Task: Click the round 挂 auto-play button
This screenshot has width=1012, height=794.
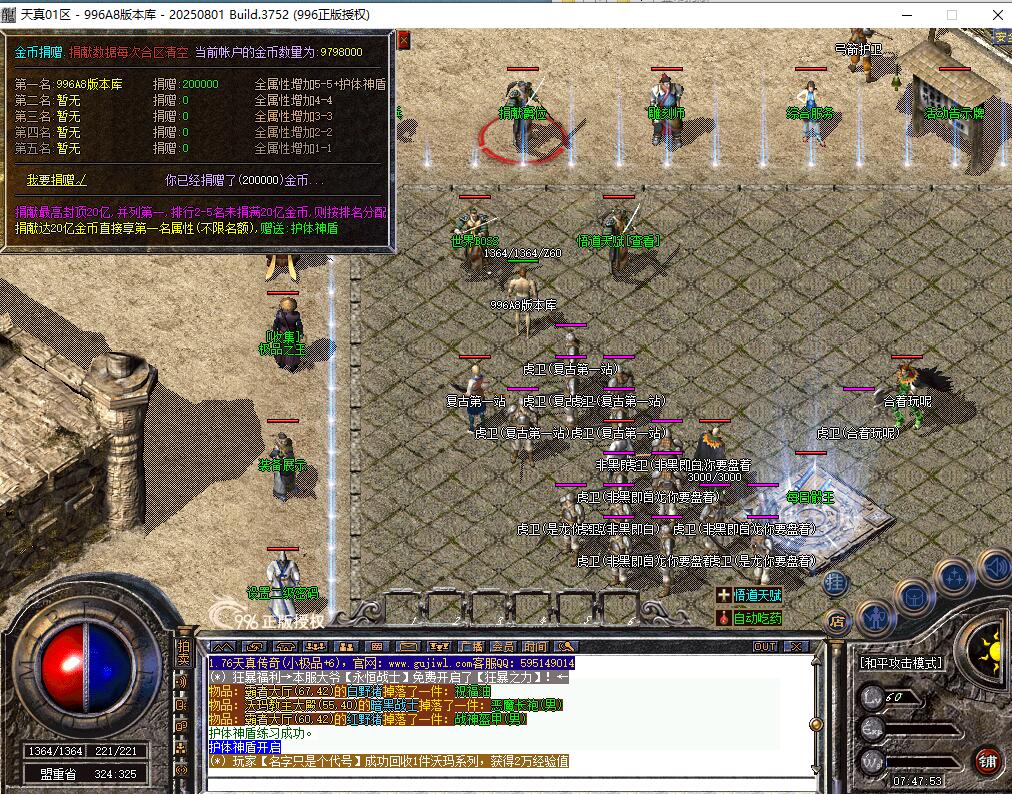Action: pyautogui.click(x=837, y=583)
